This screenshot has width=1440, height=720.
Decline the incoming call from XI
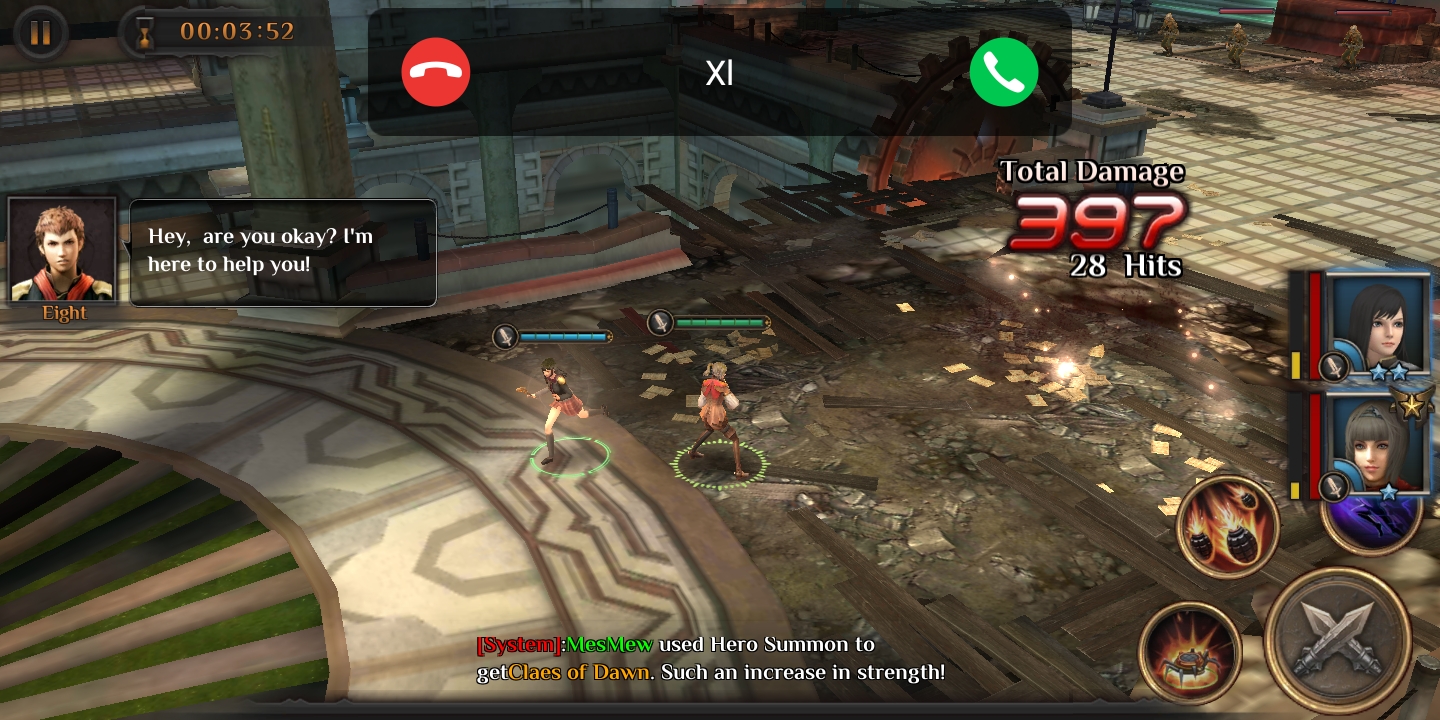[436, 72]
